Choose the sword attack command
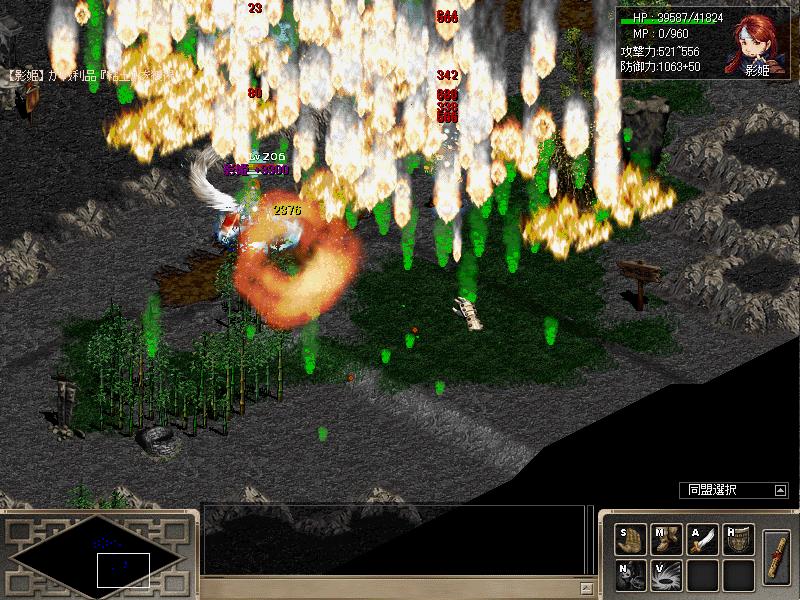 tap(702, 539)
